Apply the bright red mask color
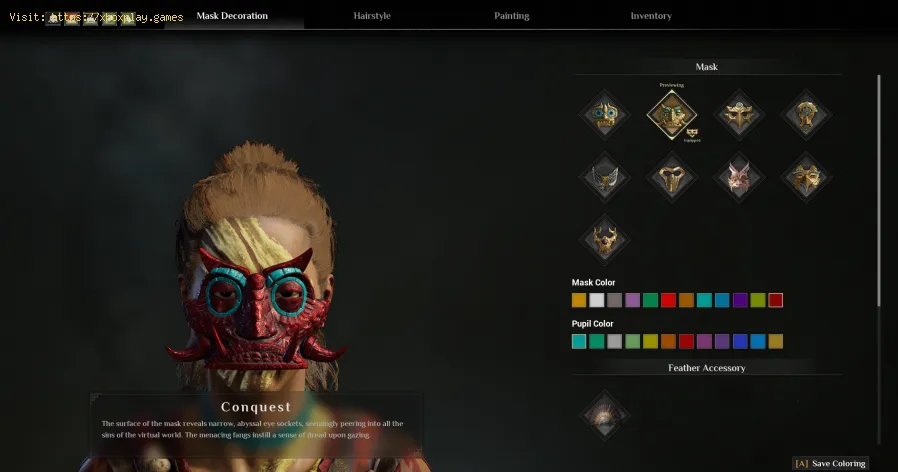 pyautogui.click(x=668, y=300)
